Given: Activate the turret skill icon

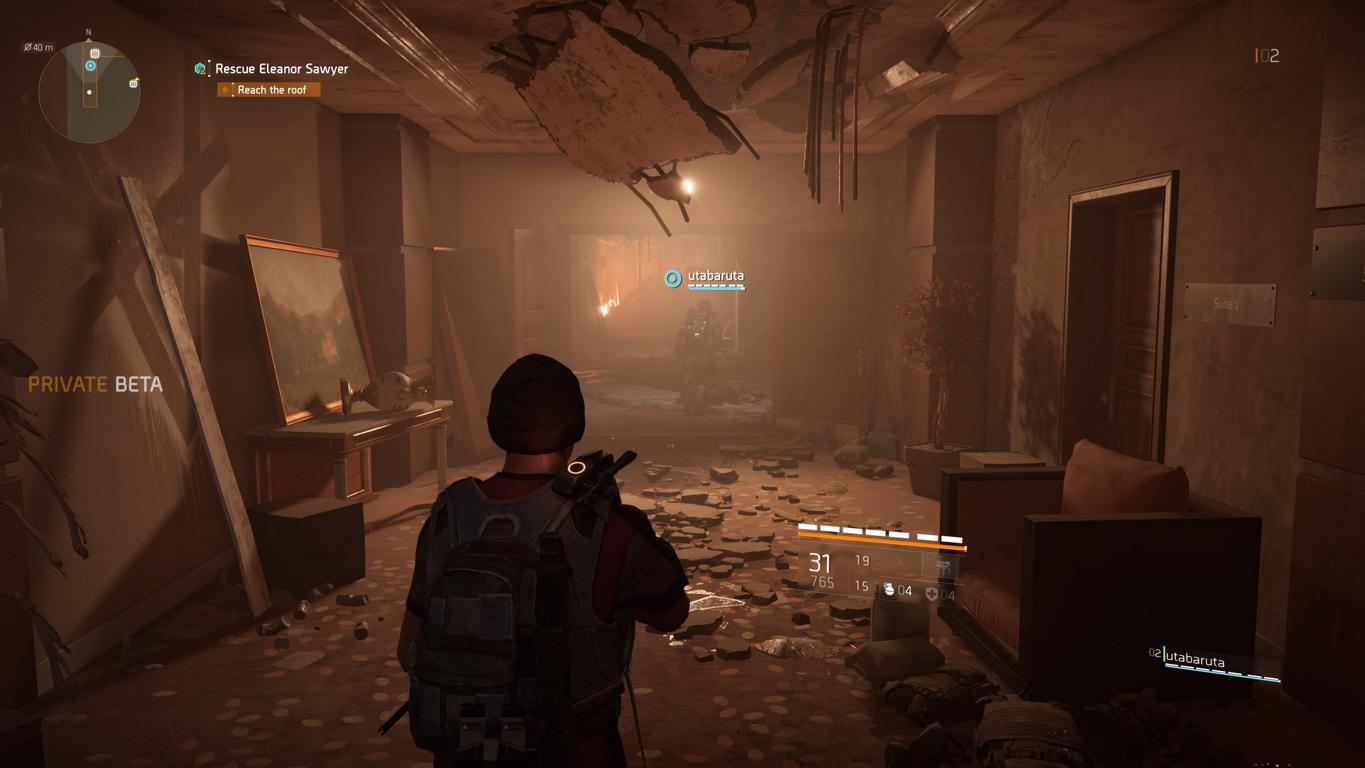Looking at the screenshot, I should (941, 566).
